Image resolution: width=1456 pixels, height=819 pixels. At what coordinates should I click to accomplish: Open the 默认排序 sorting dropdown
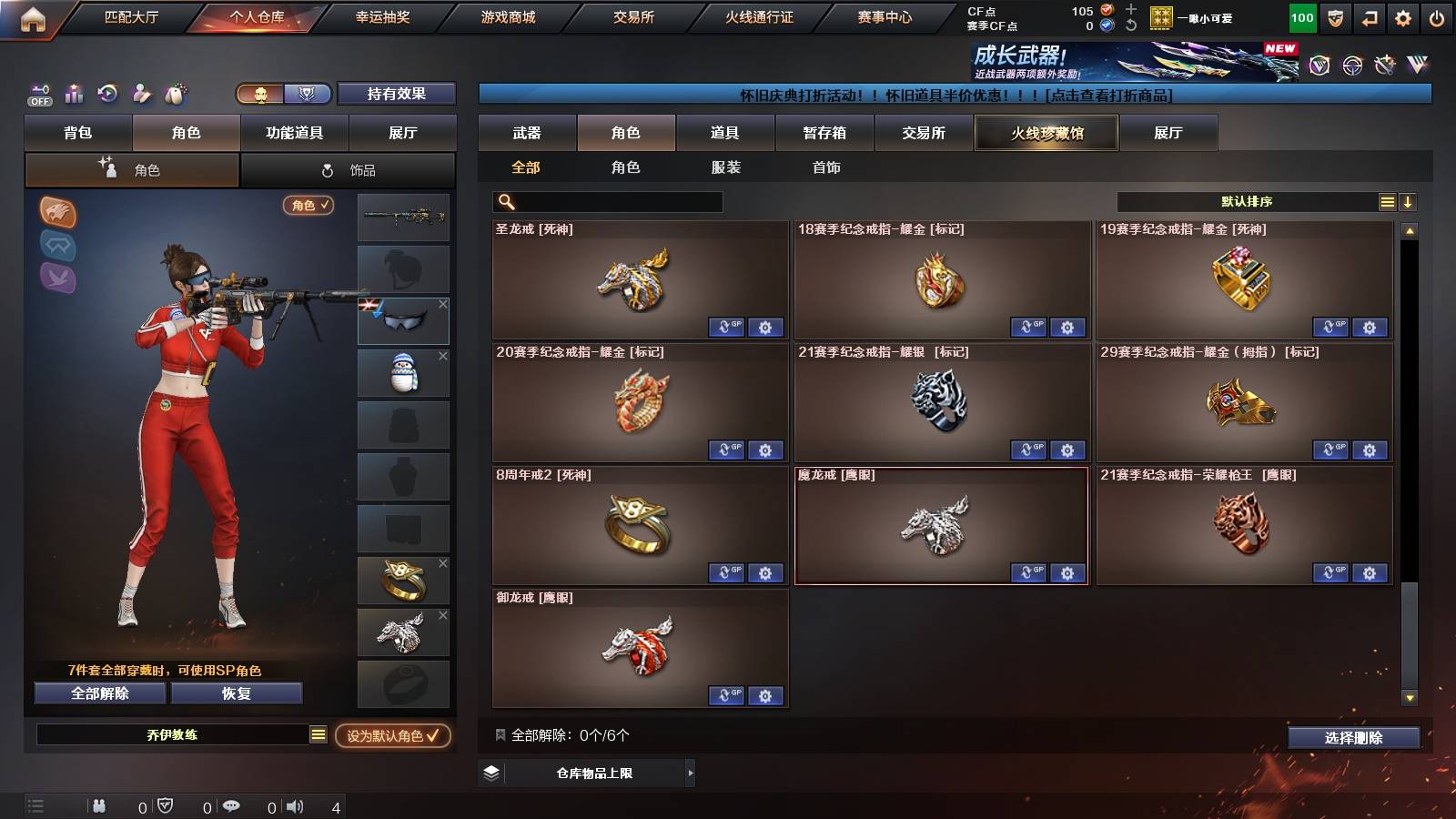1247,201
